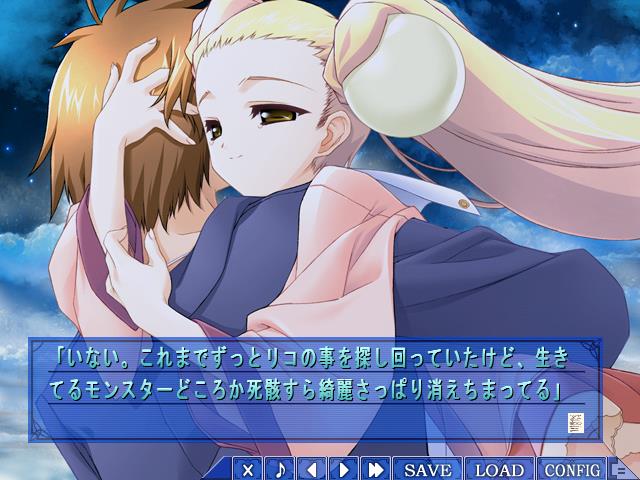Screen dimensions: 640x480
Task: Click the music note button
Action: [x=281, y=469]
